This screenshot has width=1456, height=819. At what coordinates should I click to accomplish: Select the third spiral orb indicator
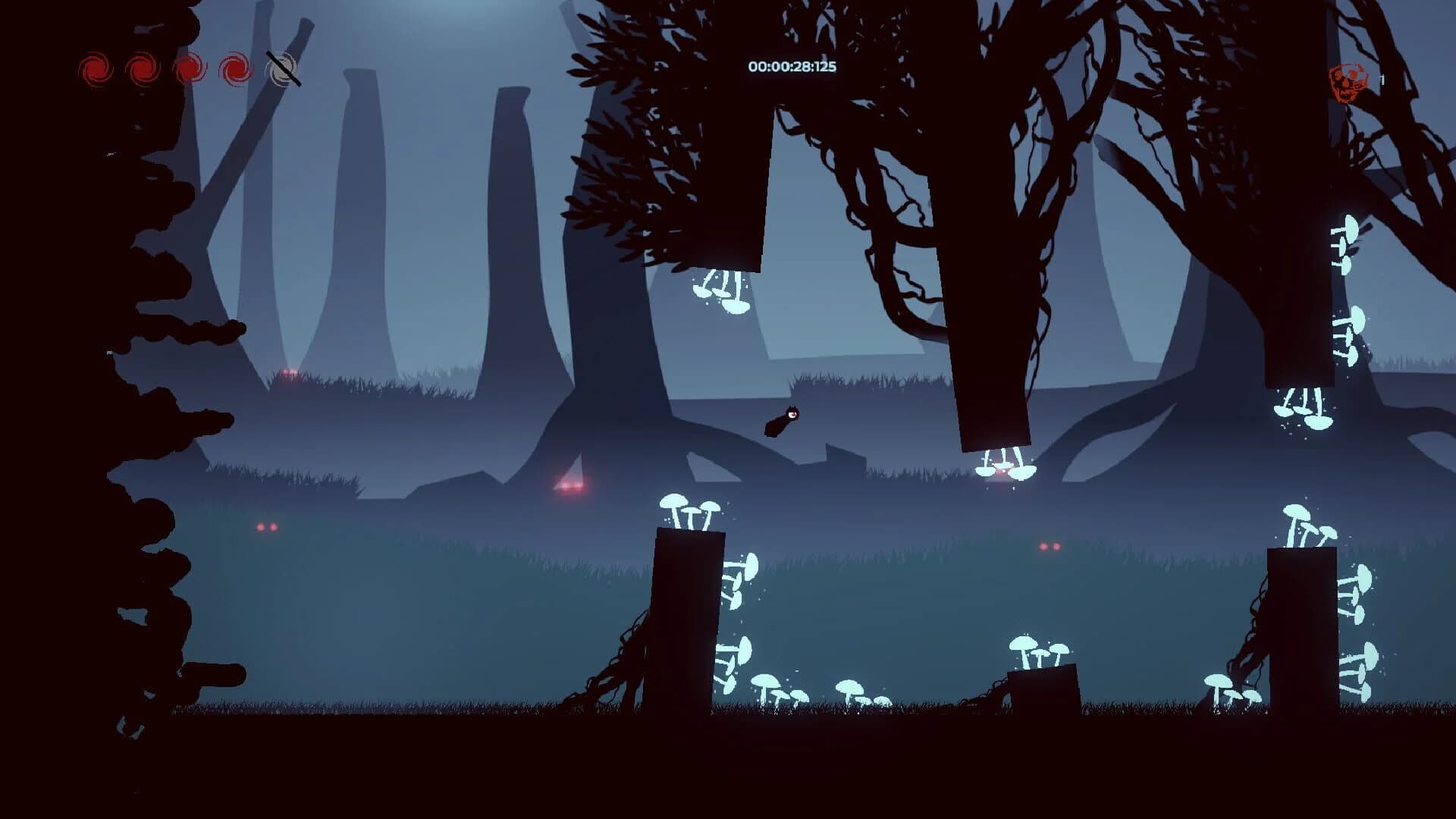point(190,67)
